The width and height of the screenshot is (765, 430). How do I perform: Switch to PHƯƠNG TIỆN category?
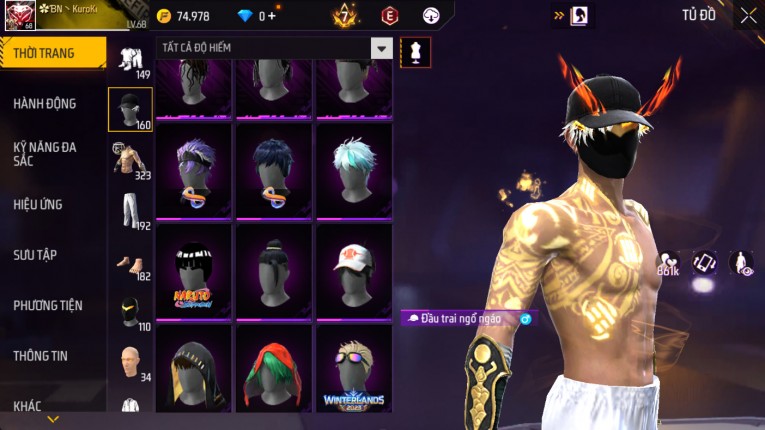coord(48,305)
